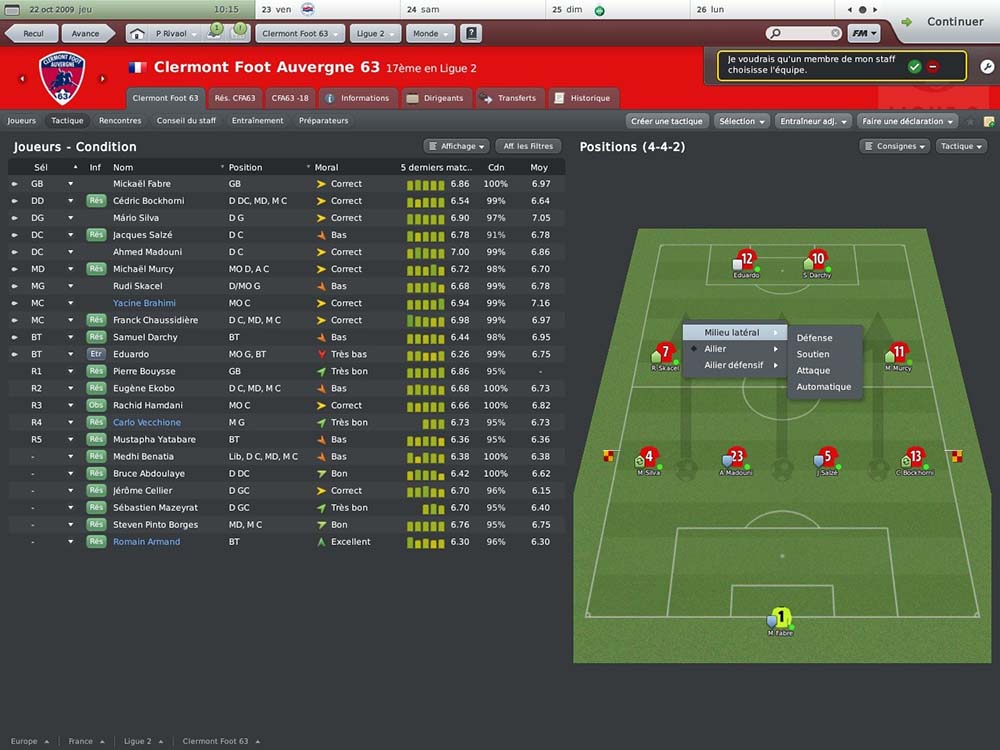Choose Attaque in the role submenu
Viewport: 1000px width, 750px height.
813,371
